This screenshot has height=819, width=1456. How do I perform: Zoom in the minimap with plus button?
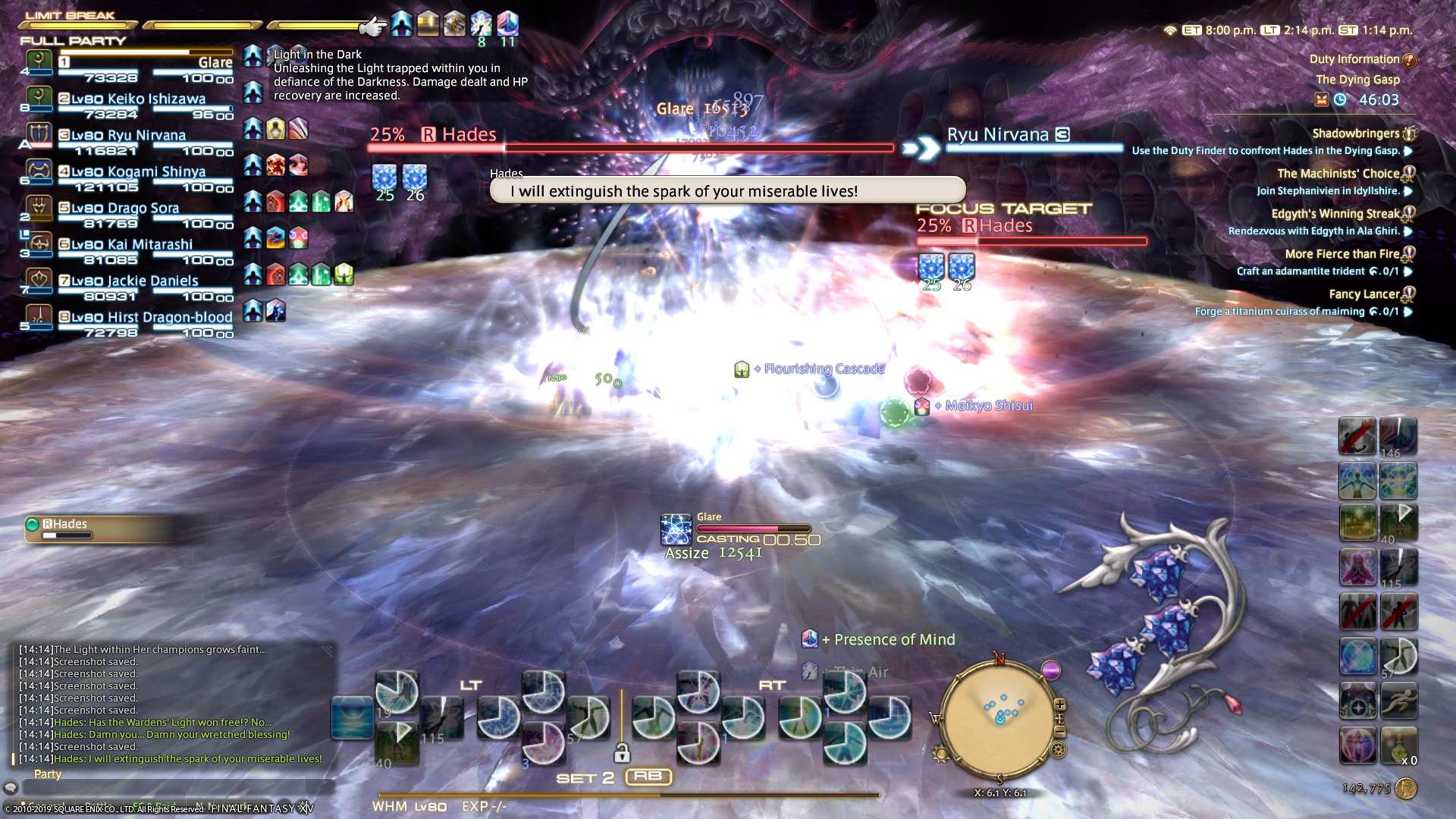pos(1059,704)
